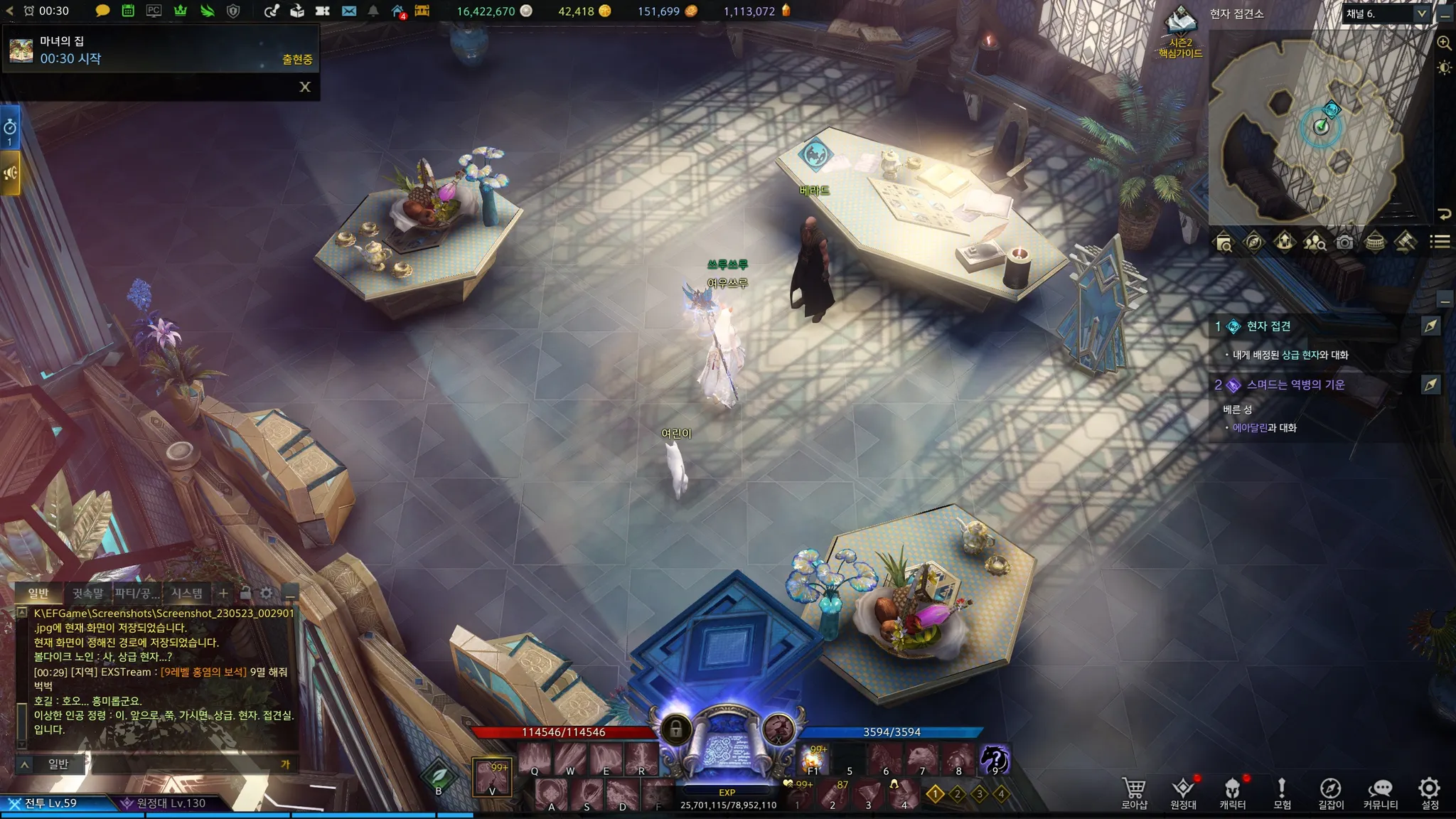Close the 마녀의 집 event notification
Viewport: 1456px width, 819px height.
(x=305, y=87)
